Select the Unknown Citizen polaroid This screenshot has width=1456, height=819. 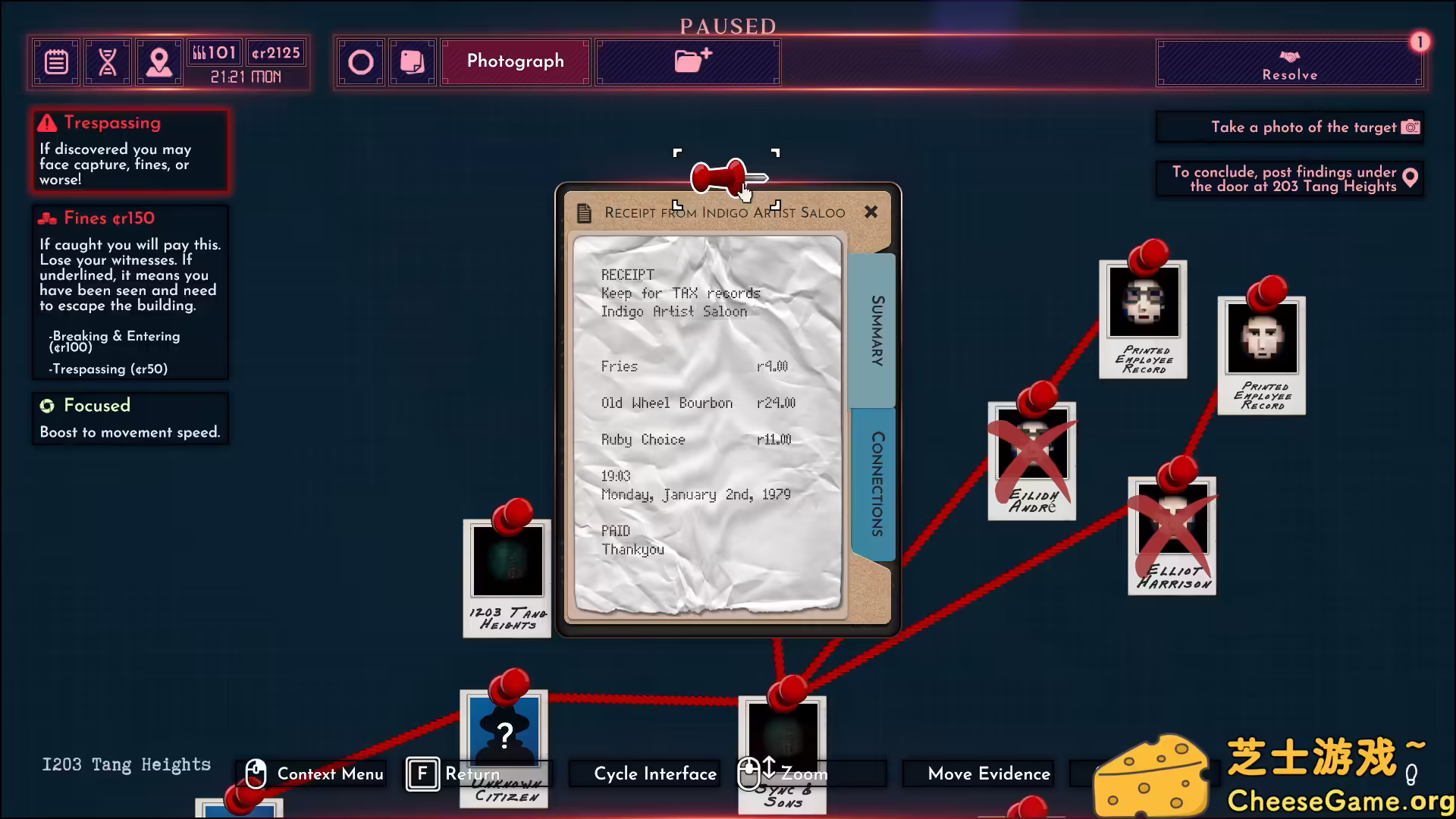[x=504, y=732]
